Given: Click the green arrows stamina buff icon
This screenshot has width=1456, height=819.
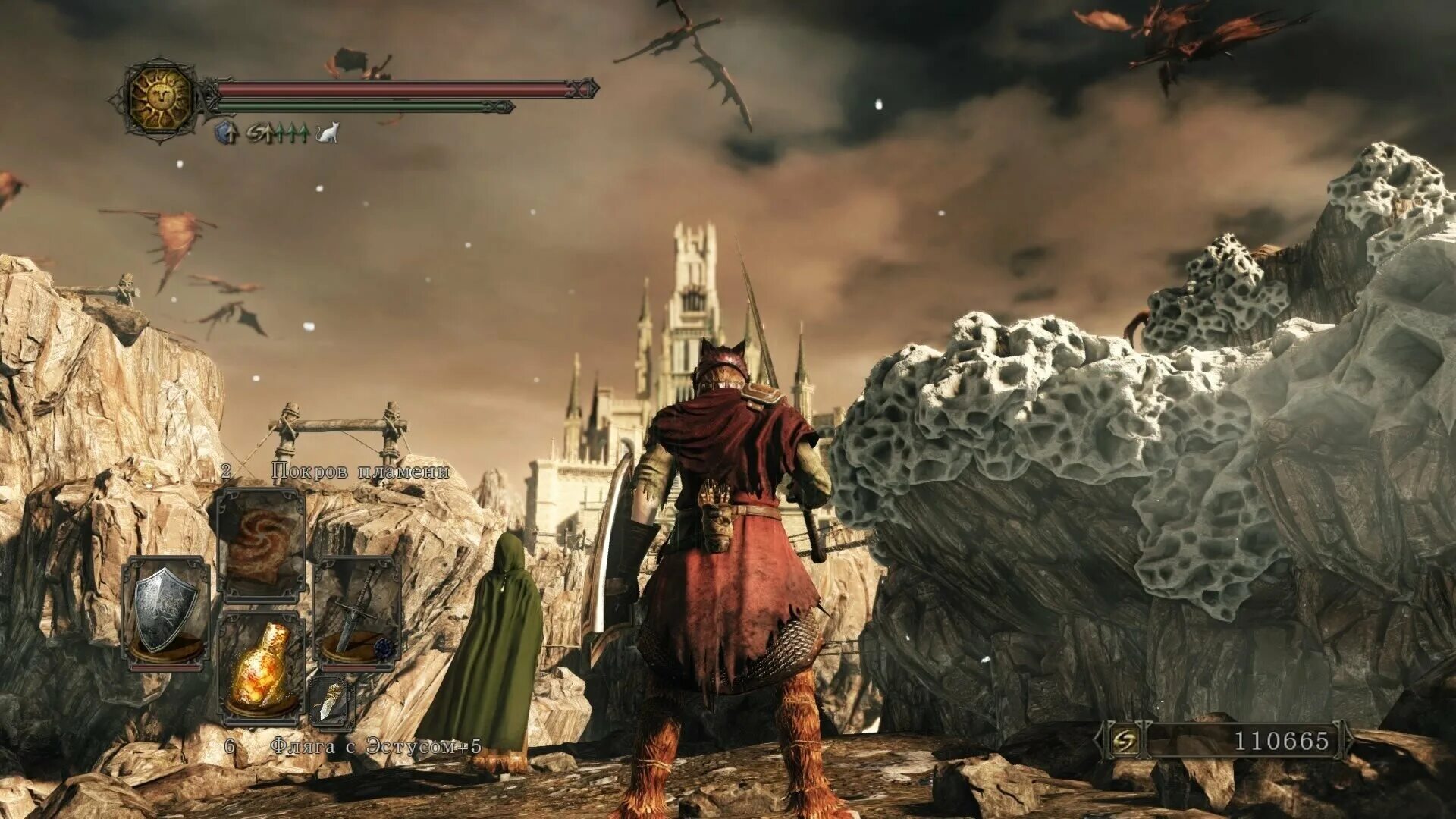Looking at the screenshot, I should (x=291, y=133).
